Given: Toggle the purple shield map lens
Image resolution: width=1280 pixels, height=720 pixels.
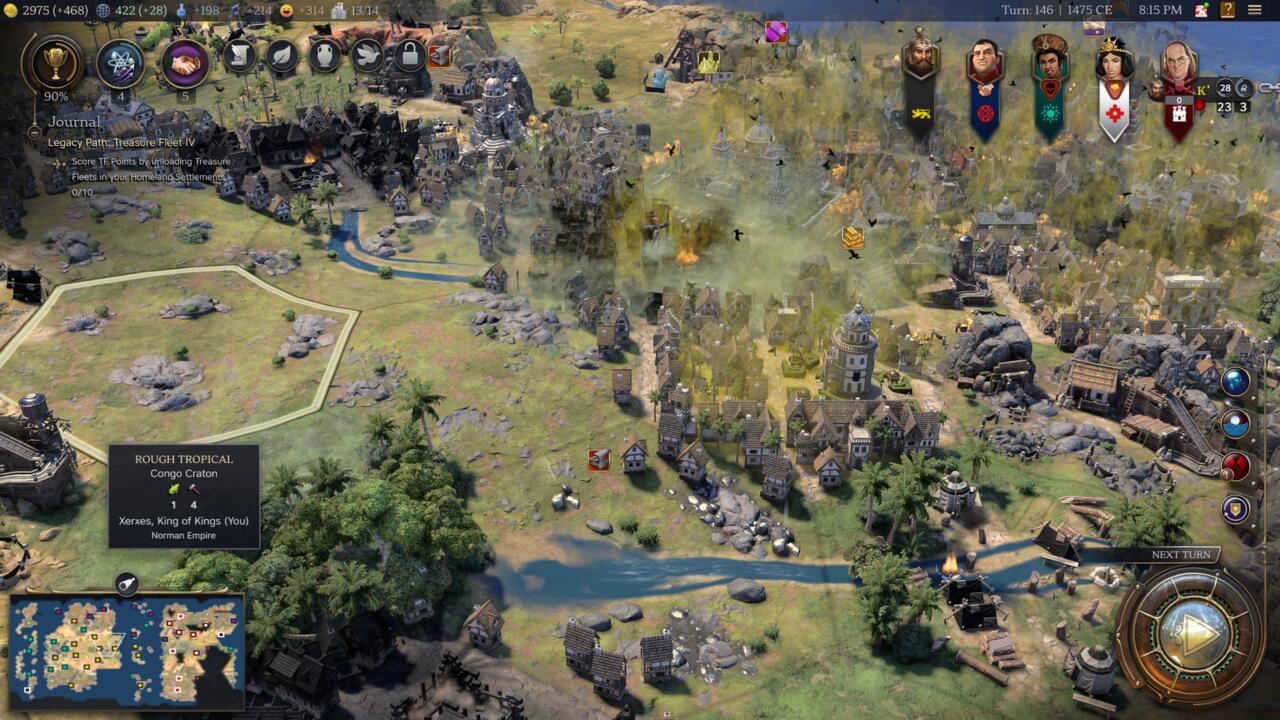Looking at the screenshot, I should click(x=1235, y=508).
